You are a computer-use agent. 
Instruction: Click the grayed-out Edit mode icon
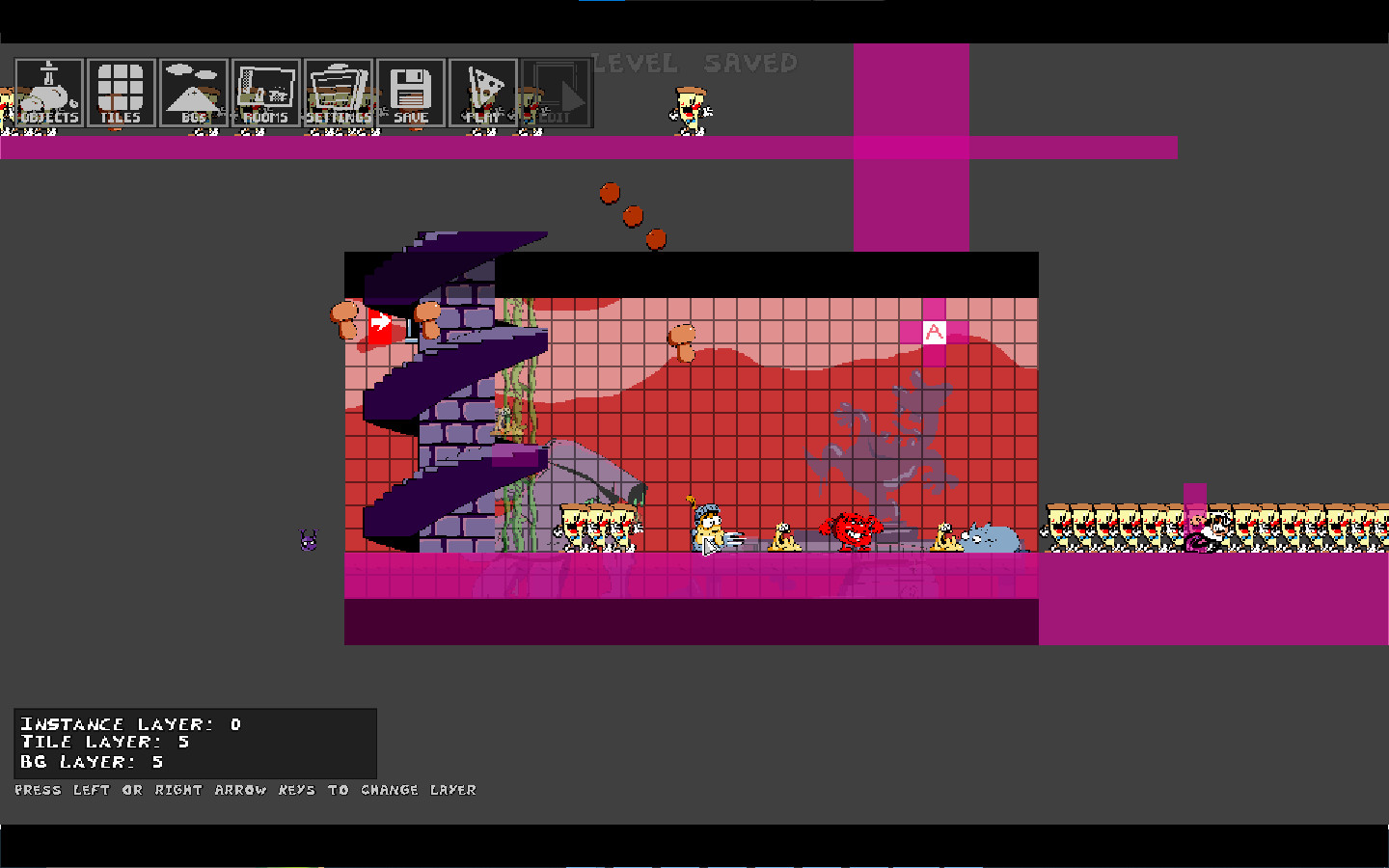[556, 93]
